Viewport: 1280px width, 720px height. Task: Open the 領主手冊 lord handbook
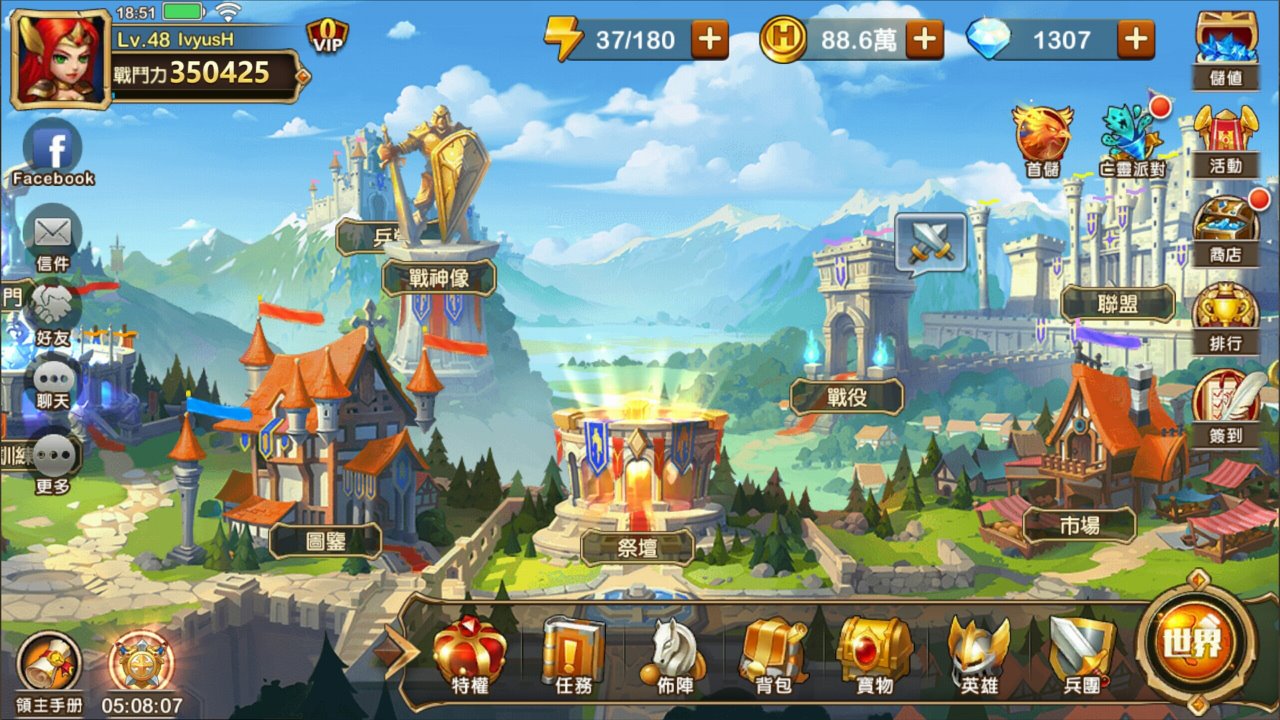tap(50, 668)
